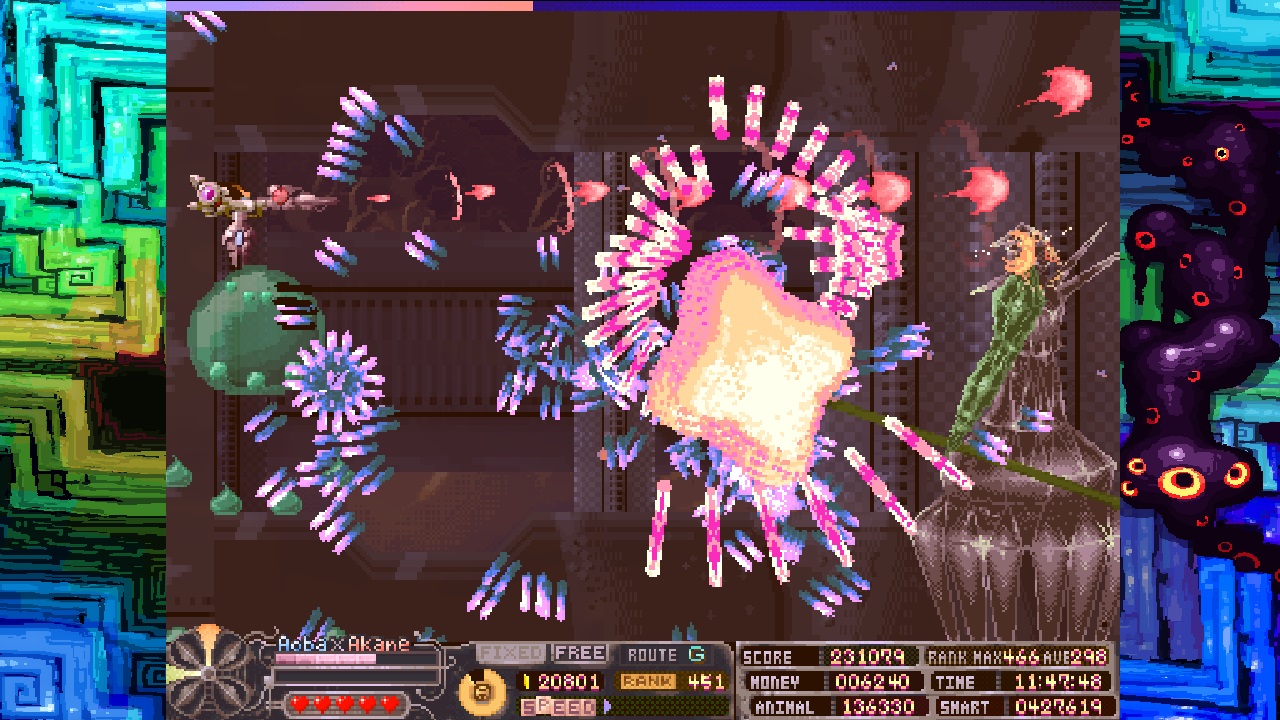The image size is (1280, 720).
Task: Enable FIXED shot mode
Action: click(x=510, y=653)
